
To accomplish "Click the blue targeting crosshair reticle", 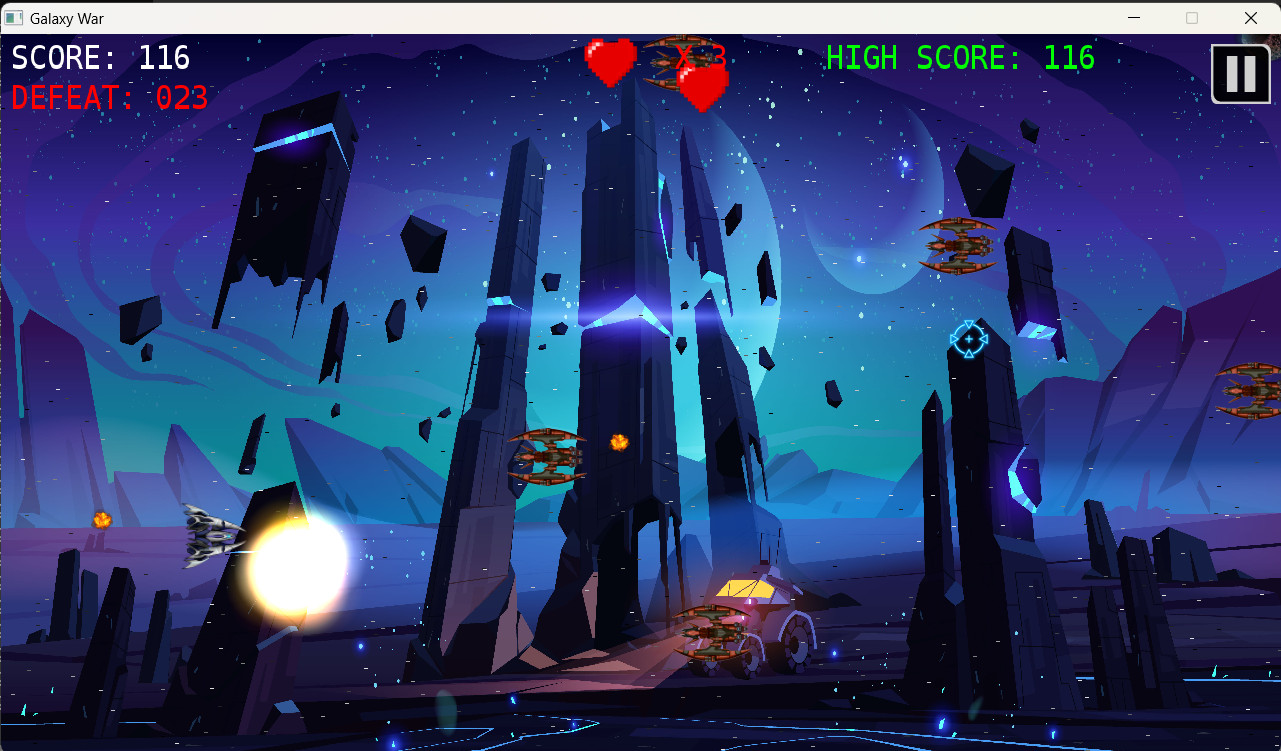I will coord(967,340).
